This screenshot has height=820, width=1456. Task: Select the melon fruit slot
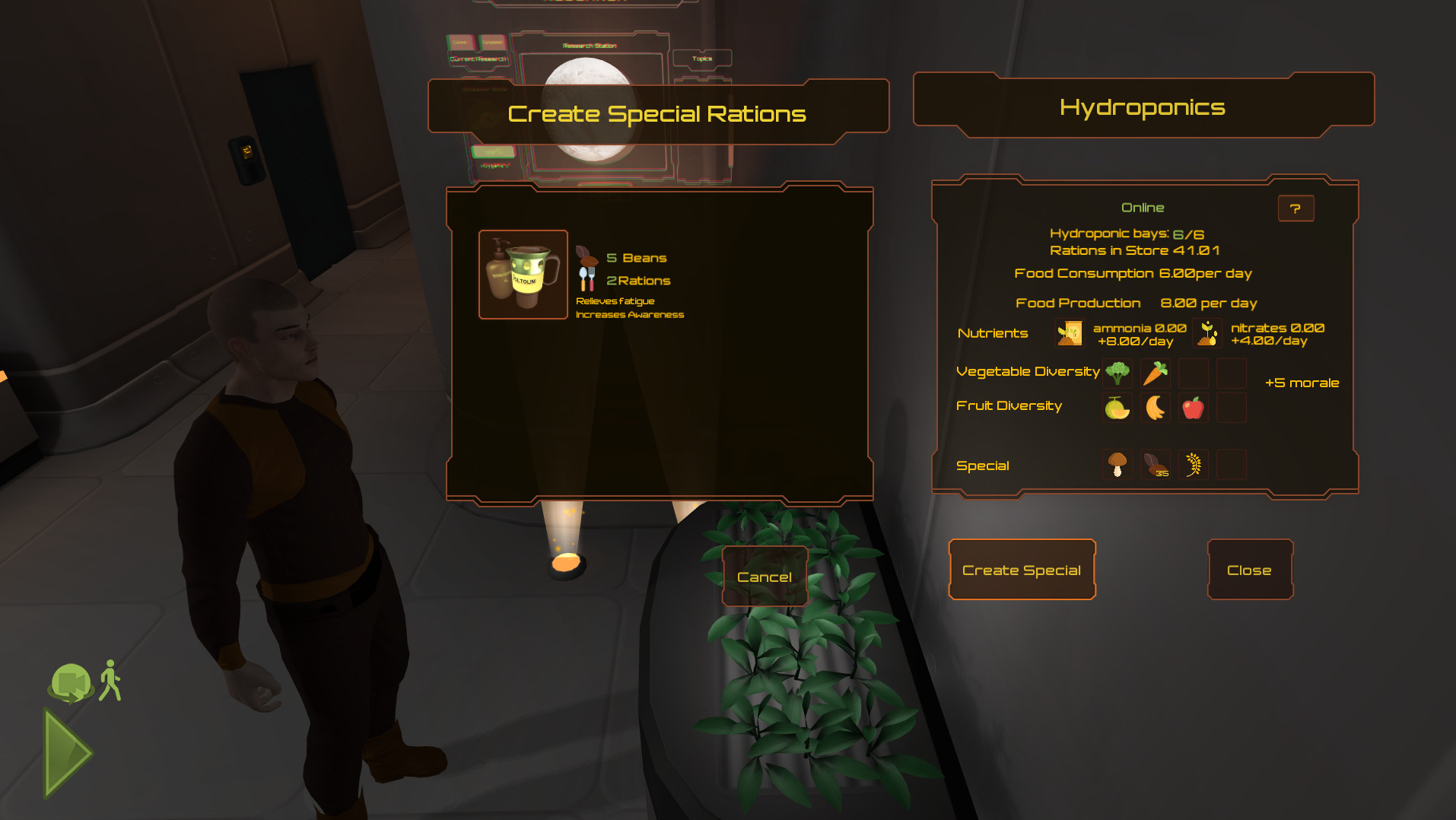point(1117,408)
